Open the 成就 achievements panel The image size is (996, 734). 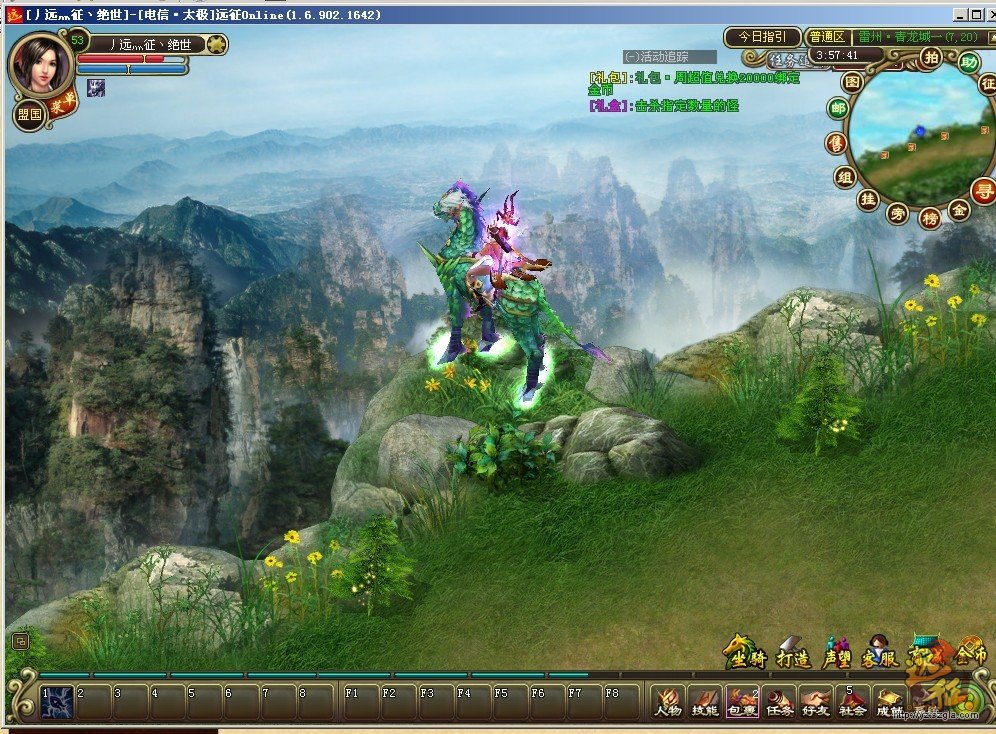click(x=888, y=702)
